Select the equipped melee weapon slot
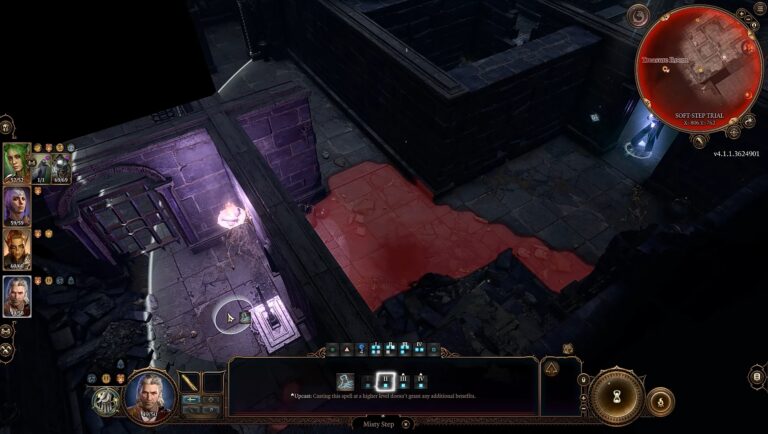Screen dimensions: 768x434 (189, 382)
